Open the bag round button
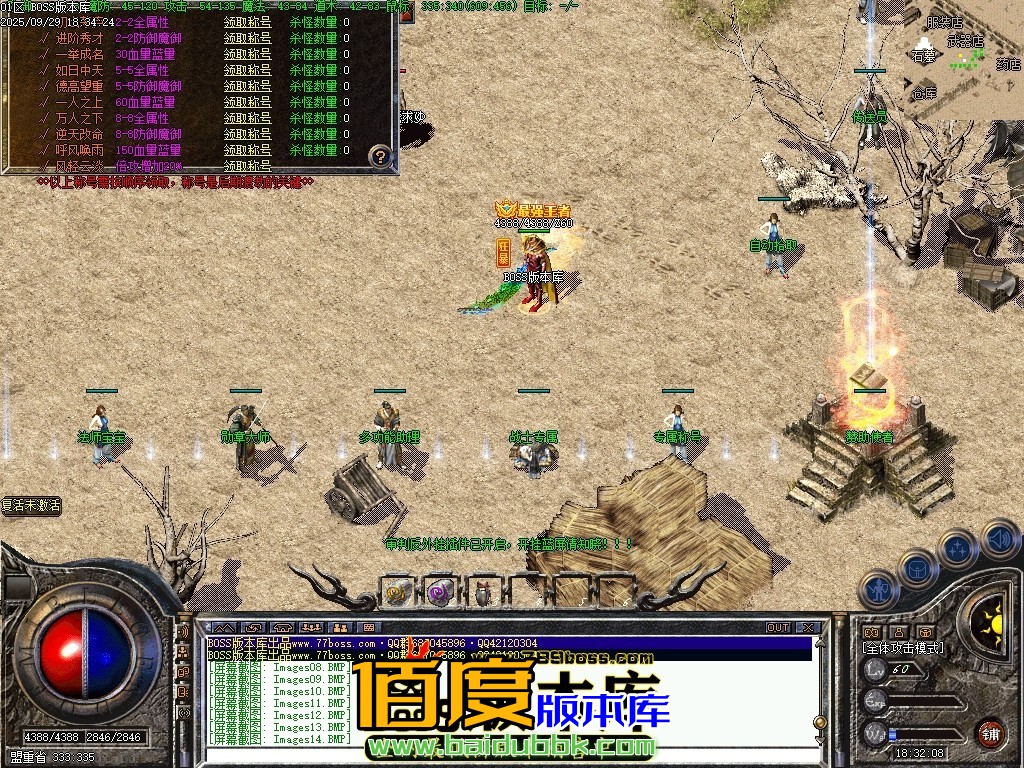1024x768 pixels. coord(916,567)
